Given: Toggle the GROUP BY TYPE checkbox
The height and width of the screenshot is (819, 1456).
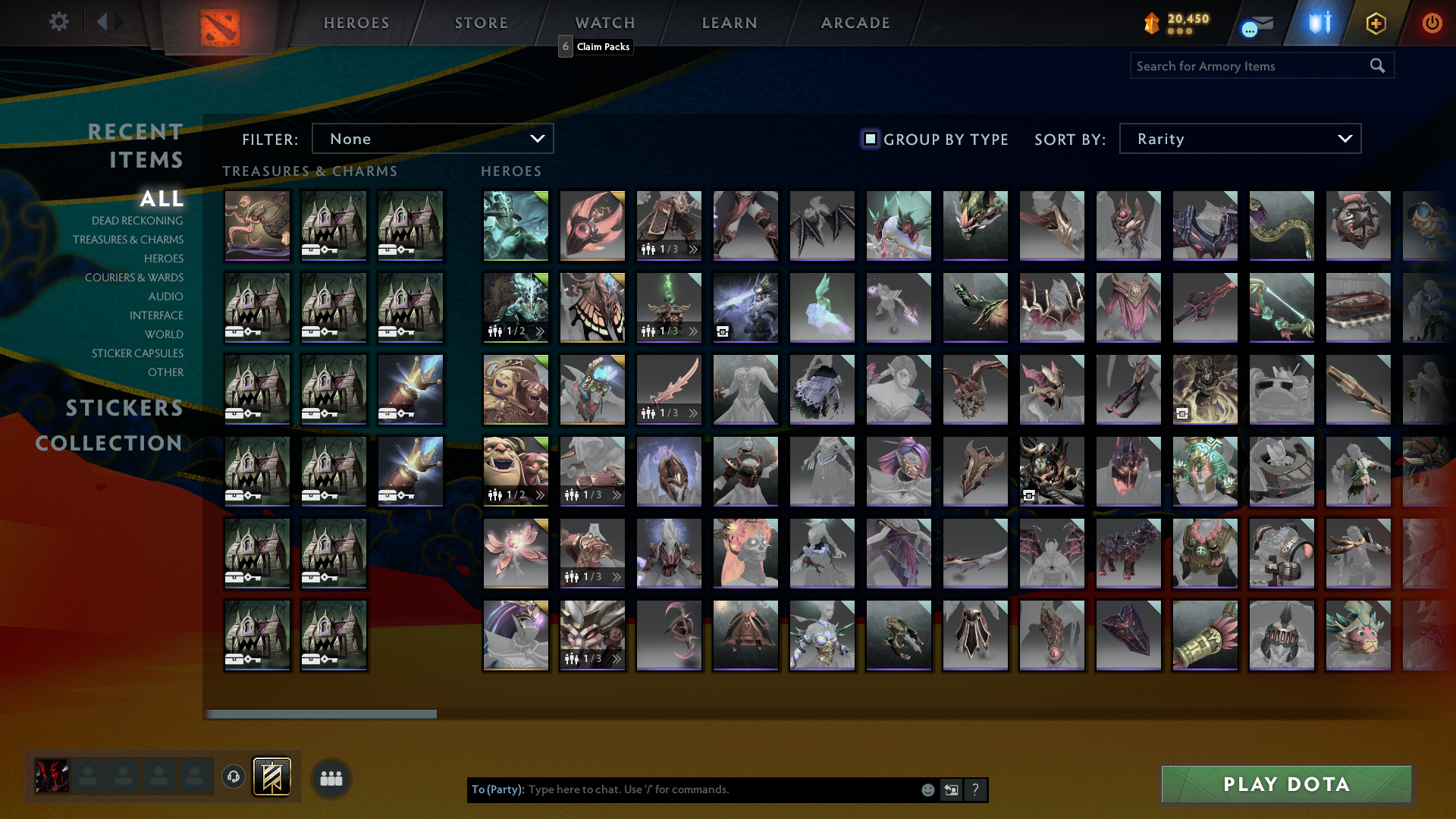Looking at the screenshot, I should 869,139.
